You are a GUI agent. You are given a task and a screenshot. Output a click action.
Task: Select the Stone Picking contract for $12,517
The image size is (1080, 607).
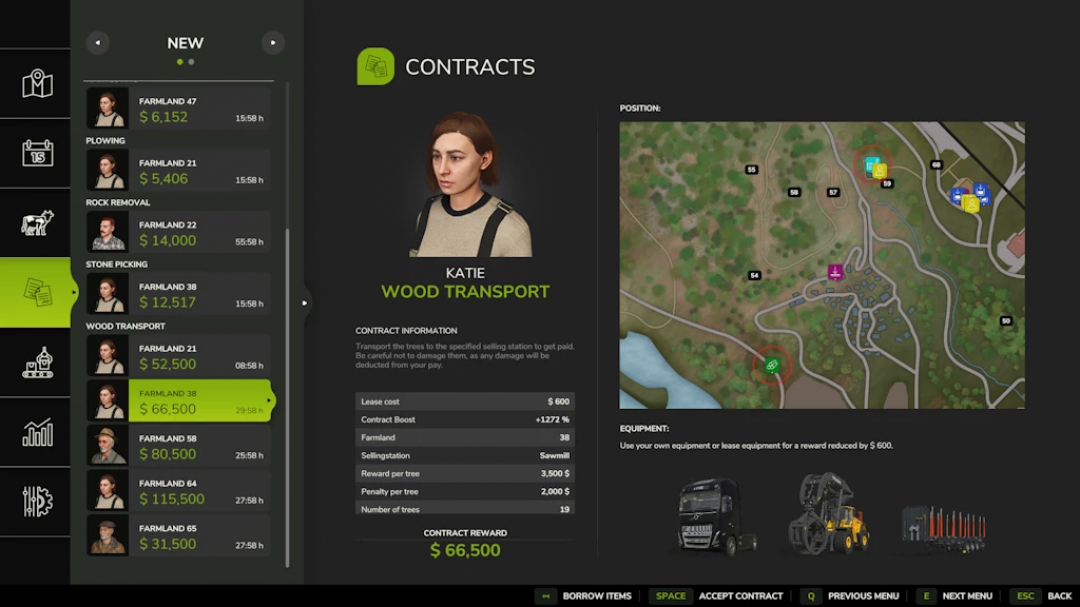coord(179,295)
